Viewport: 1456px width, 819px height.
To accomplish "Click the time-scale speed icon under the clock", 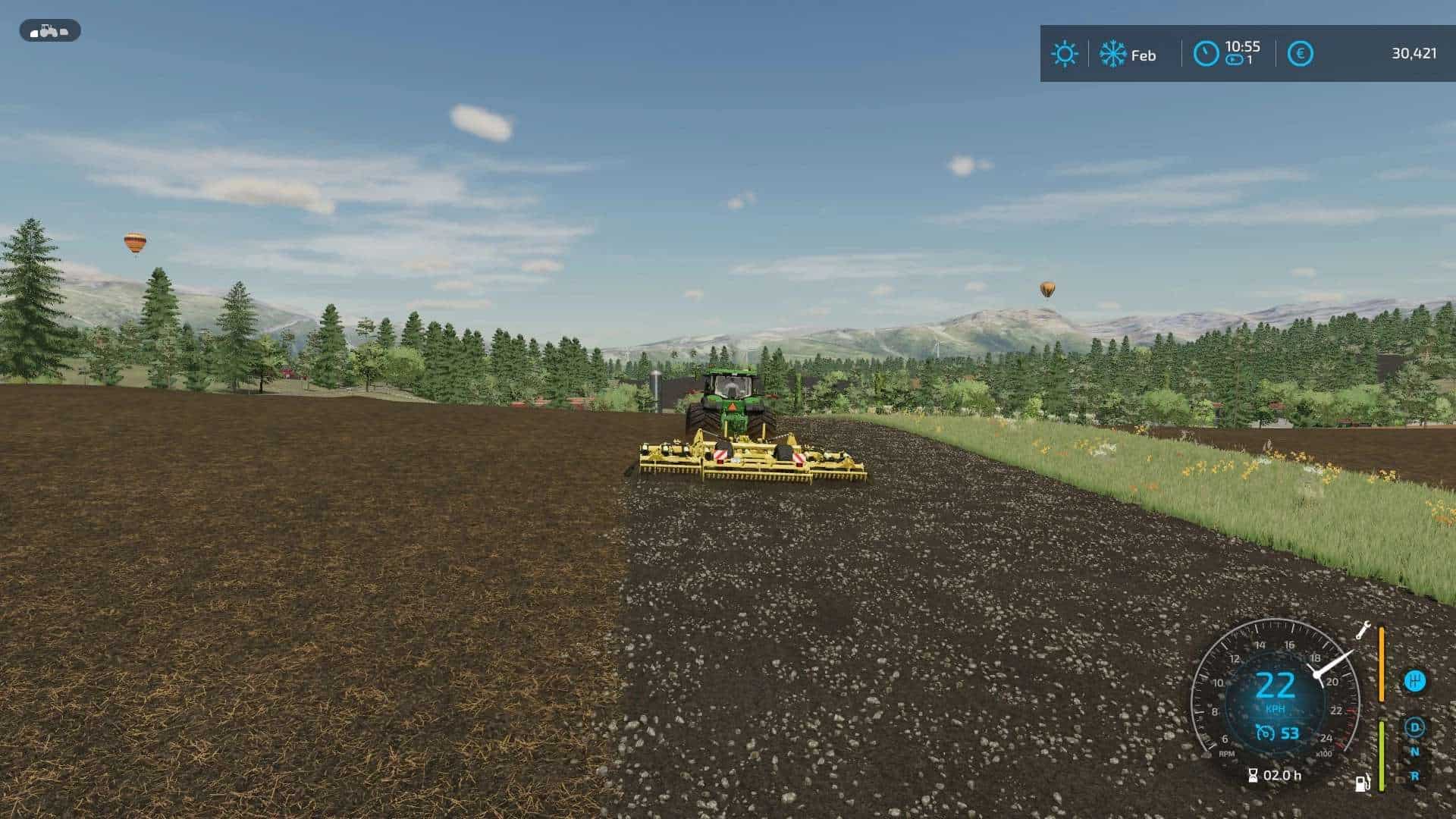I will (1234, 61).
